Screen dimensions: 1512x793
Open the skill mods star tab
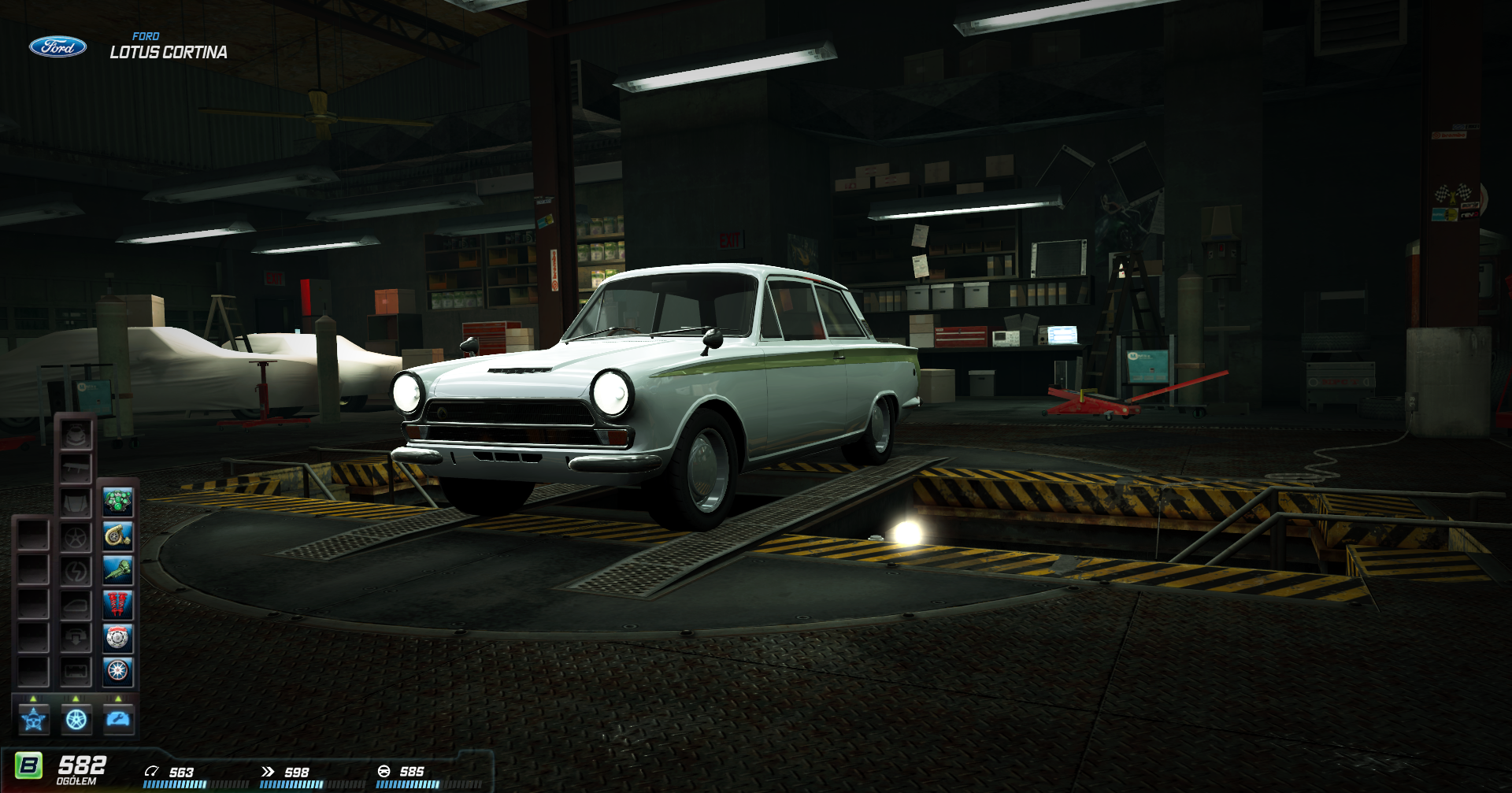coord(34,719)
